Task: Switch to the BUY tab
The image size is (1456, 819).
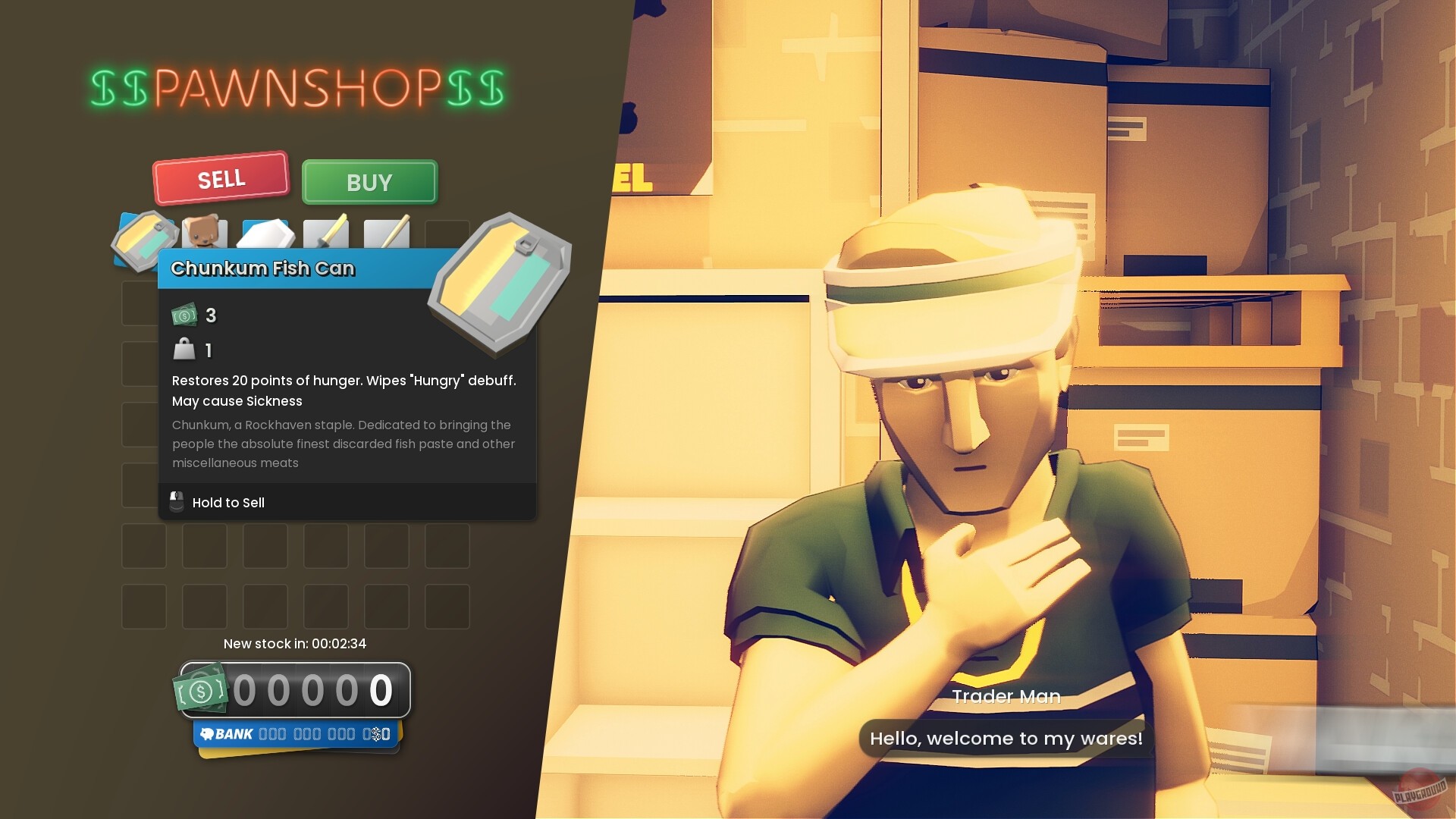Action: 369,182
